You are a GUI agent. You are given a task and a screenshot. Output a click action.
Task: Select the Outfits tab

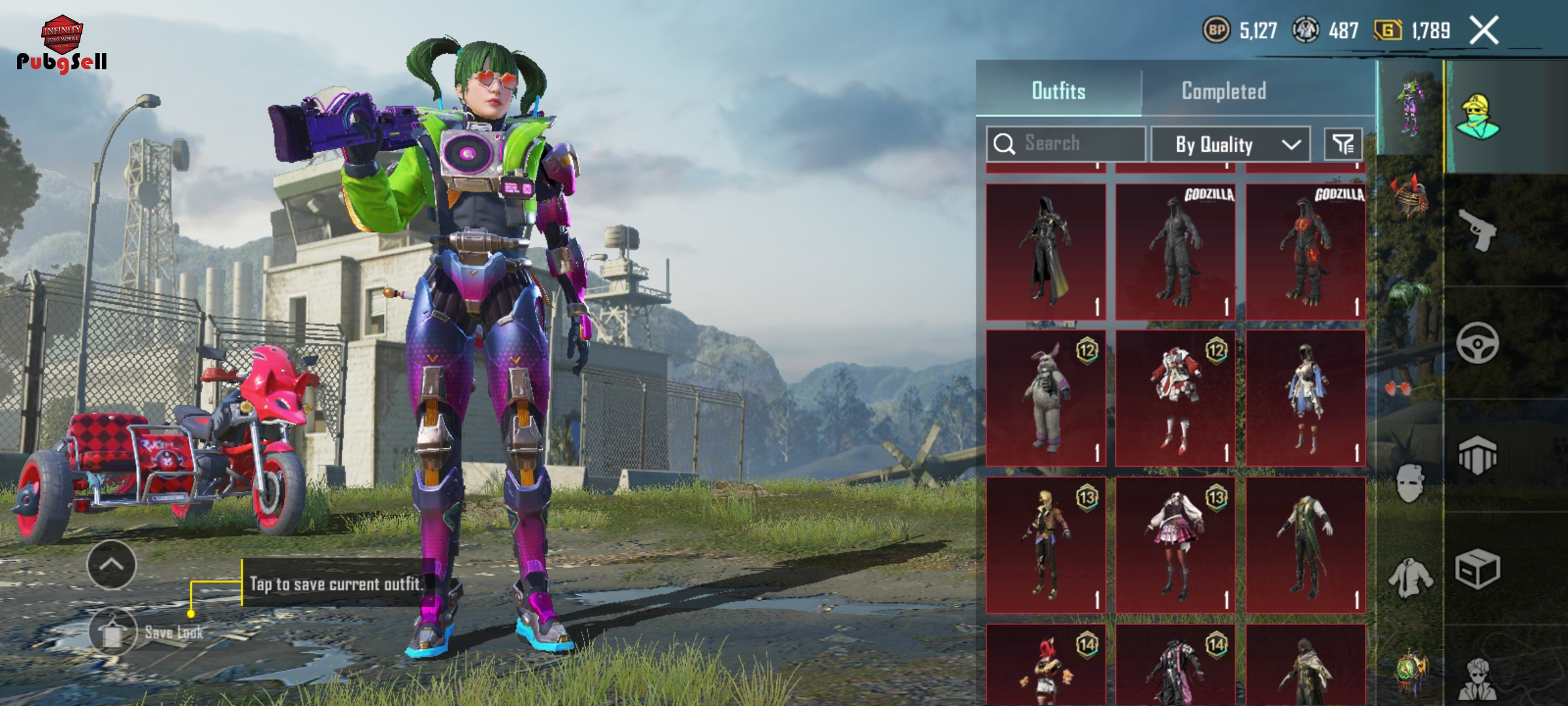[x=1058, y=91]
